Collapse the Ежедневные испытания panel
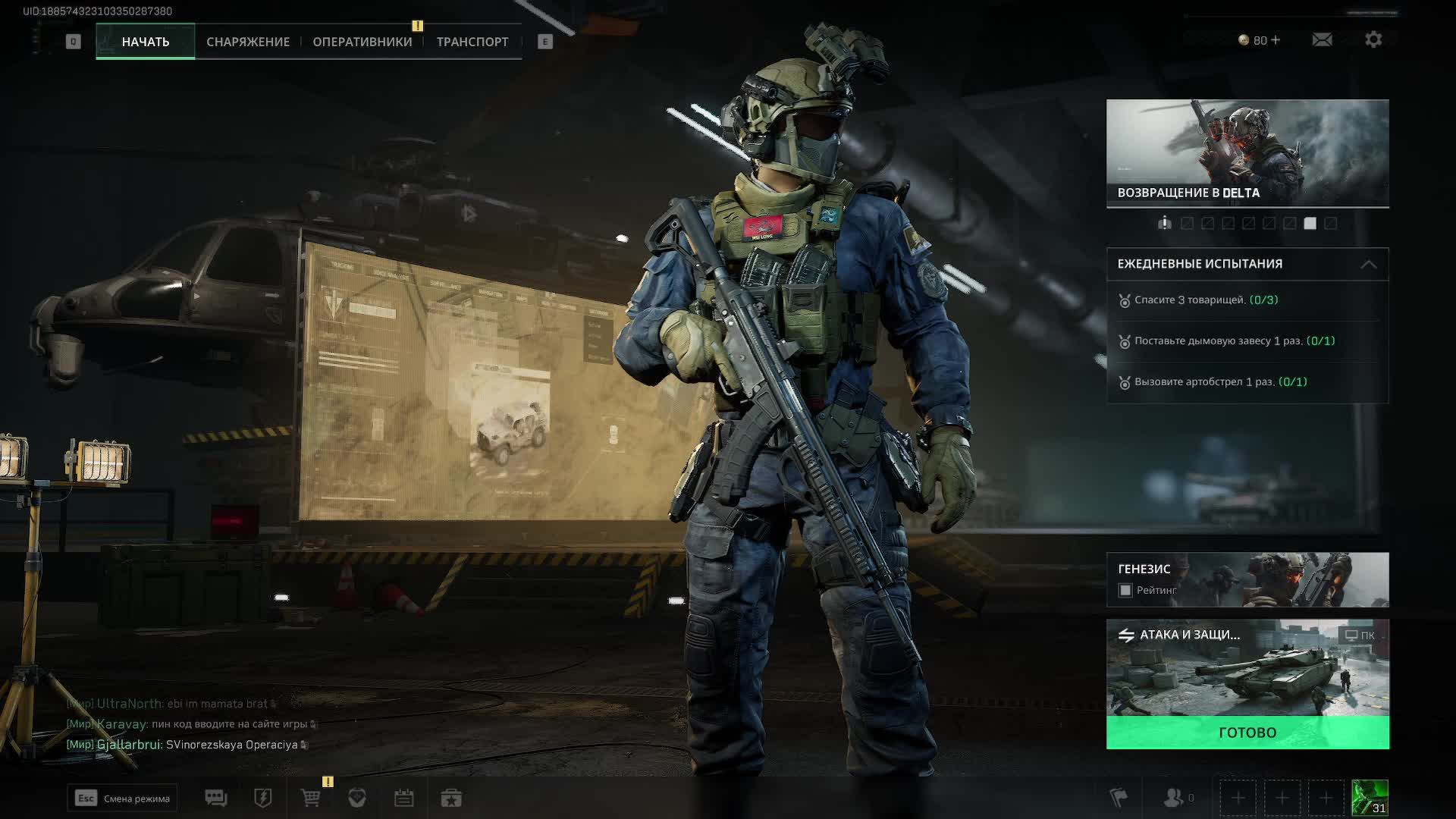Image resolution: width=1456 pixels, height=819 pixels. tap(1368, 264)
